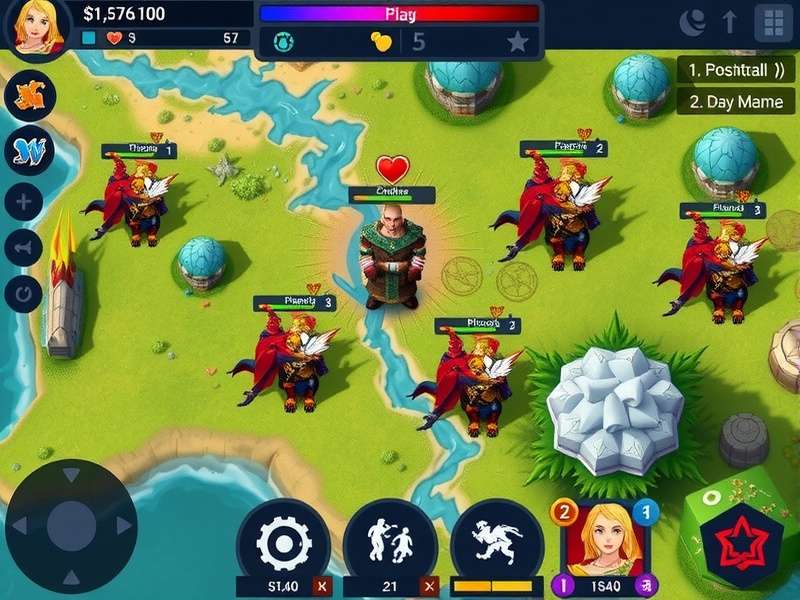Activate the two fighters ability button
The width and height of the screenshot is (800, 600).
tap(389, 543)
